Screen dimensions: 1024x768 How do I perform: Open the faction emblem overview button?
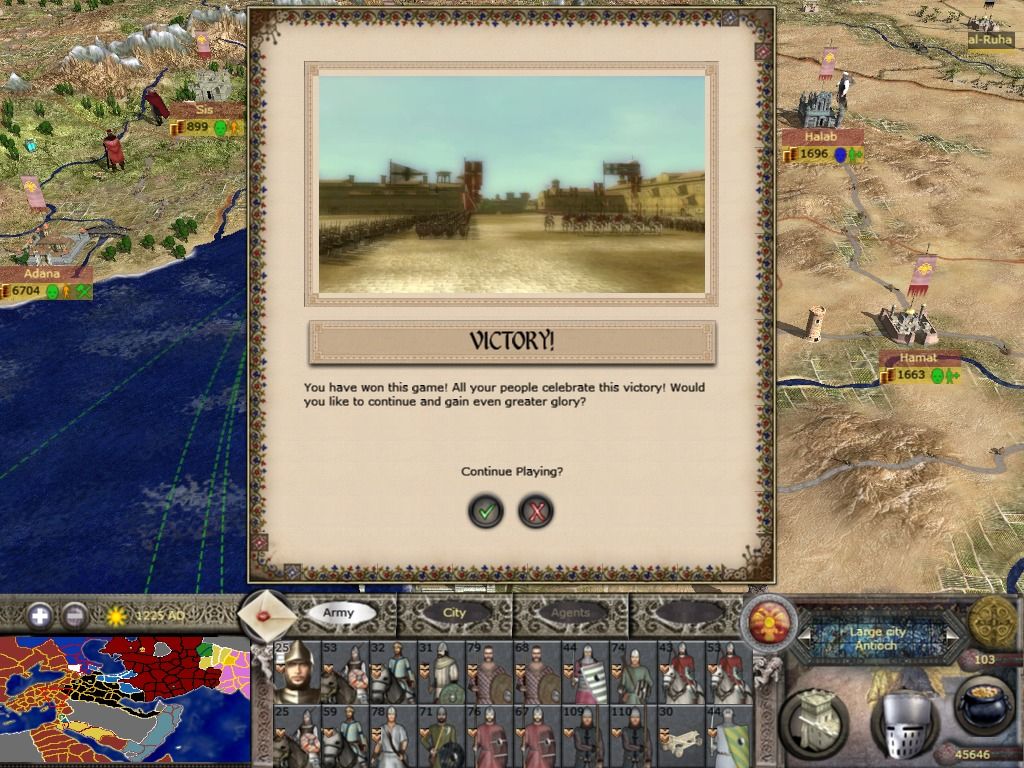768,621
